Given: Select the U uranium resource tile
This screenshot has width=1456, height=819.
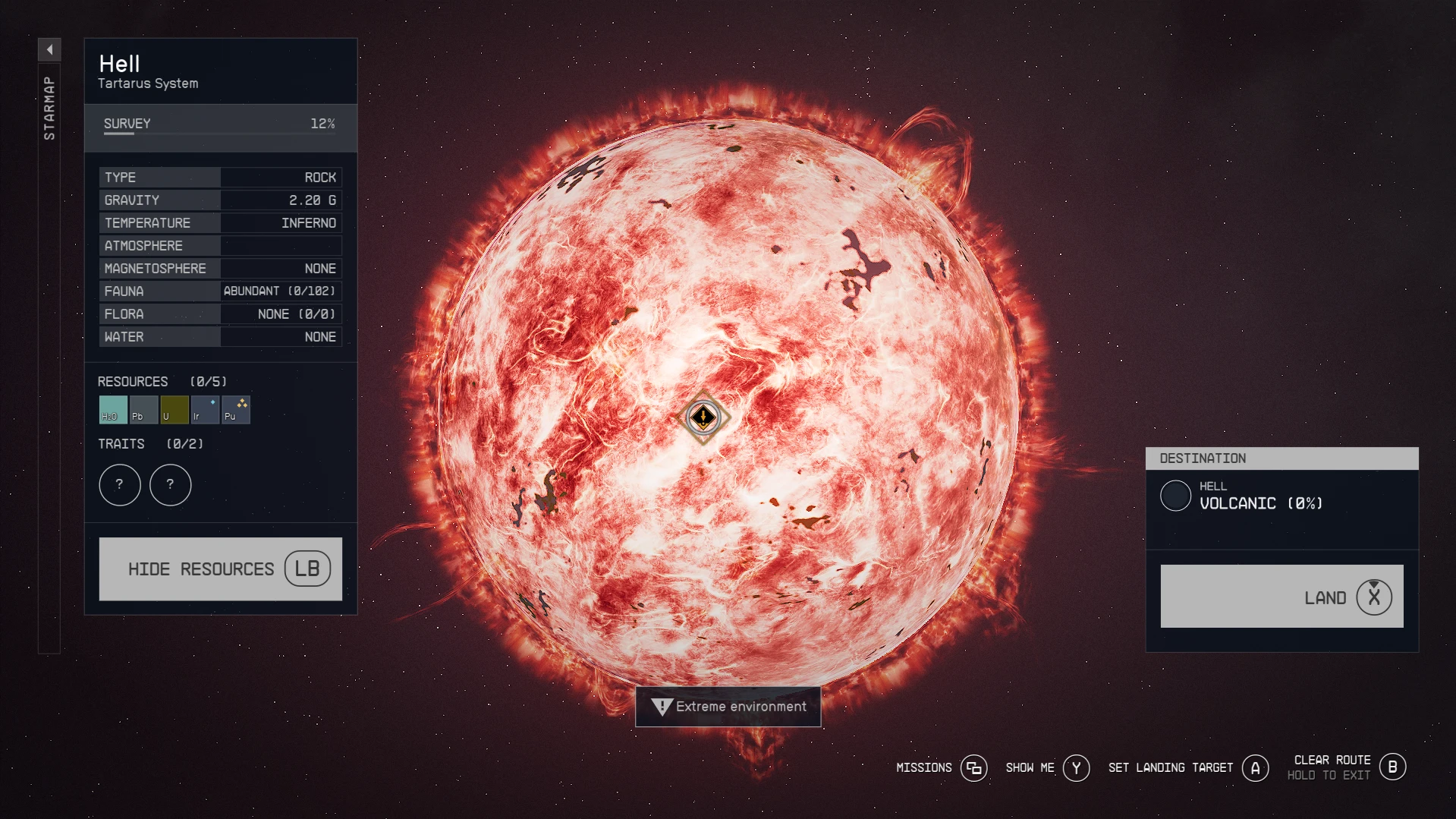Looking at the screenshot, I should point(174,410).
